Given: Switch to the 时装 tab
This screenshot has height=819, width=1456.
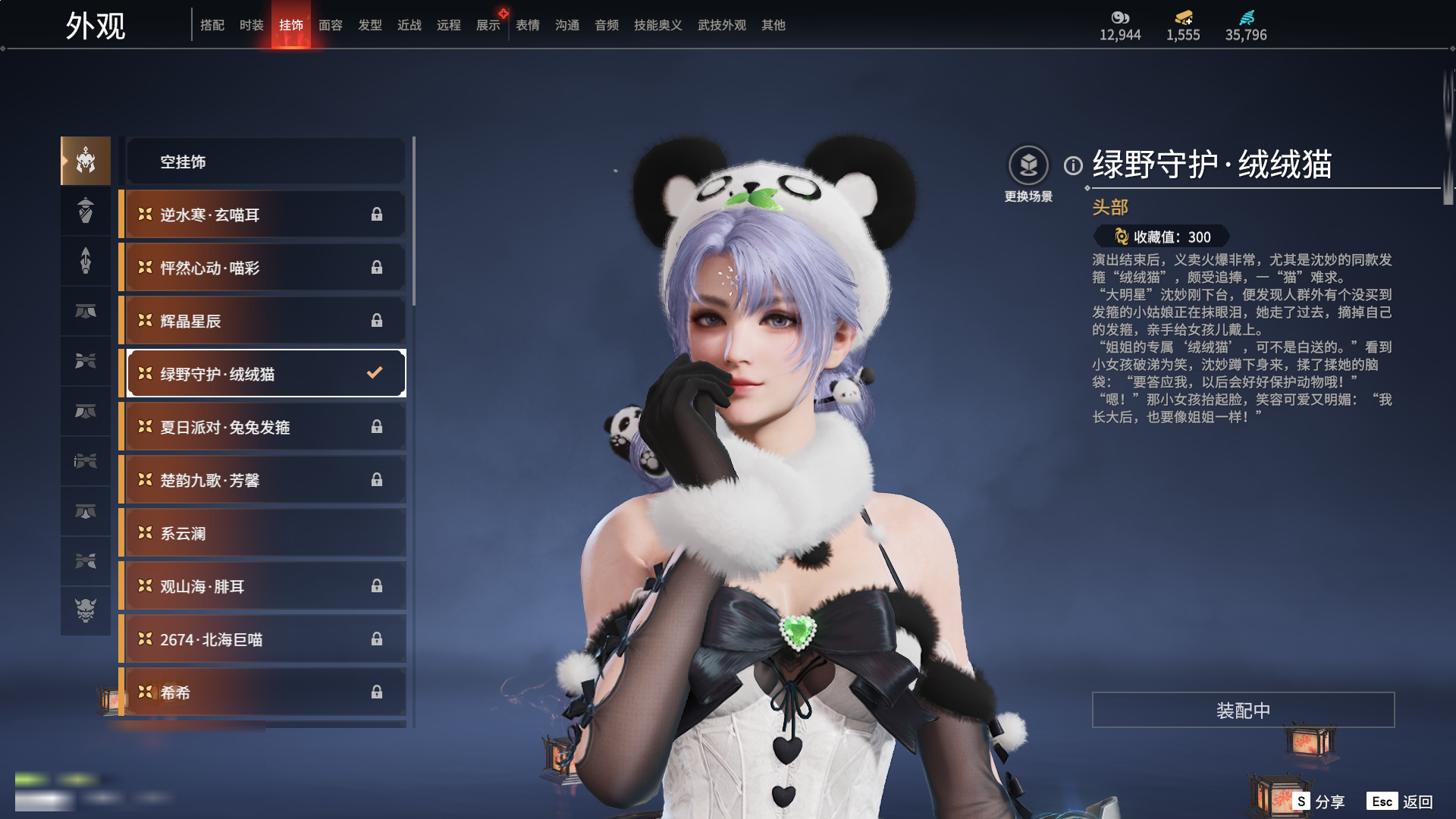Looking at the screenshot, I should (x=251, y=25).
